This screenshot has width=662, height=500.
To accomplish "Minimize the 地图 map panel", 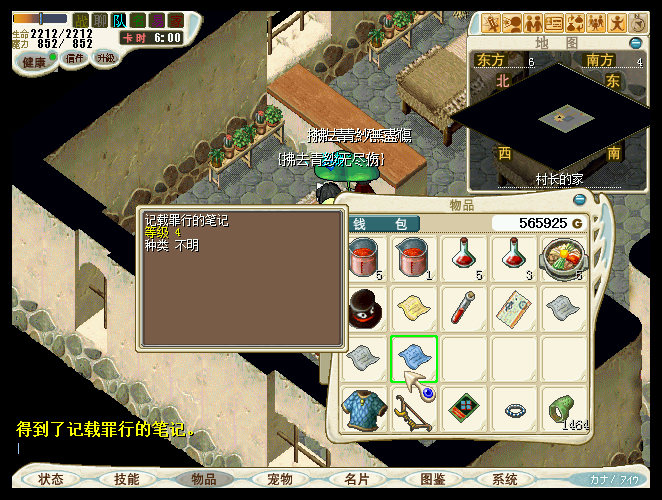I will 636,43.
